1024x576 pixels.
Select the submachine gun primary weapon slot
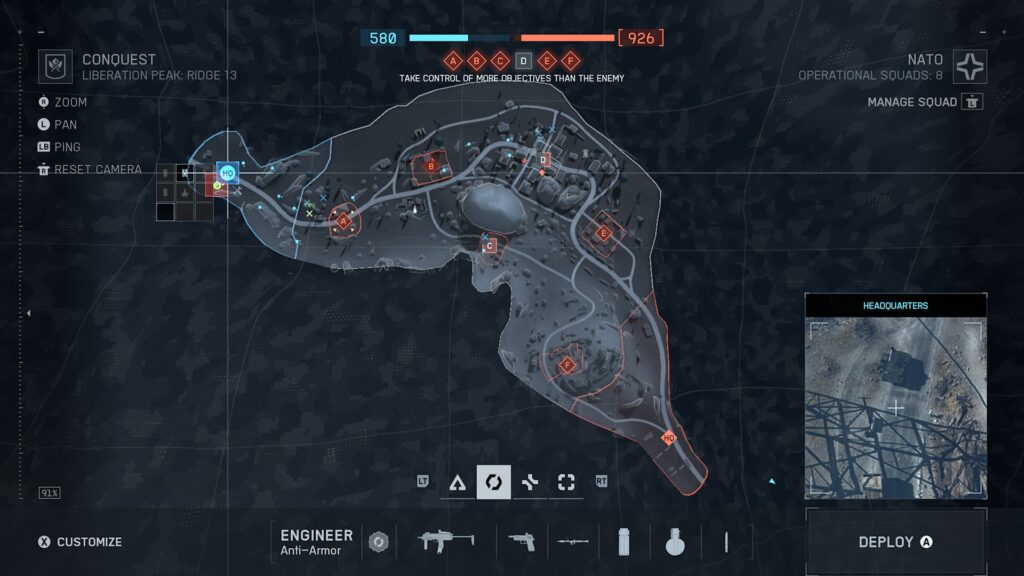[445, 542]
